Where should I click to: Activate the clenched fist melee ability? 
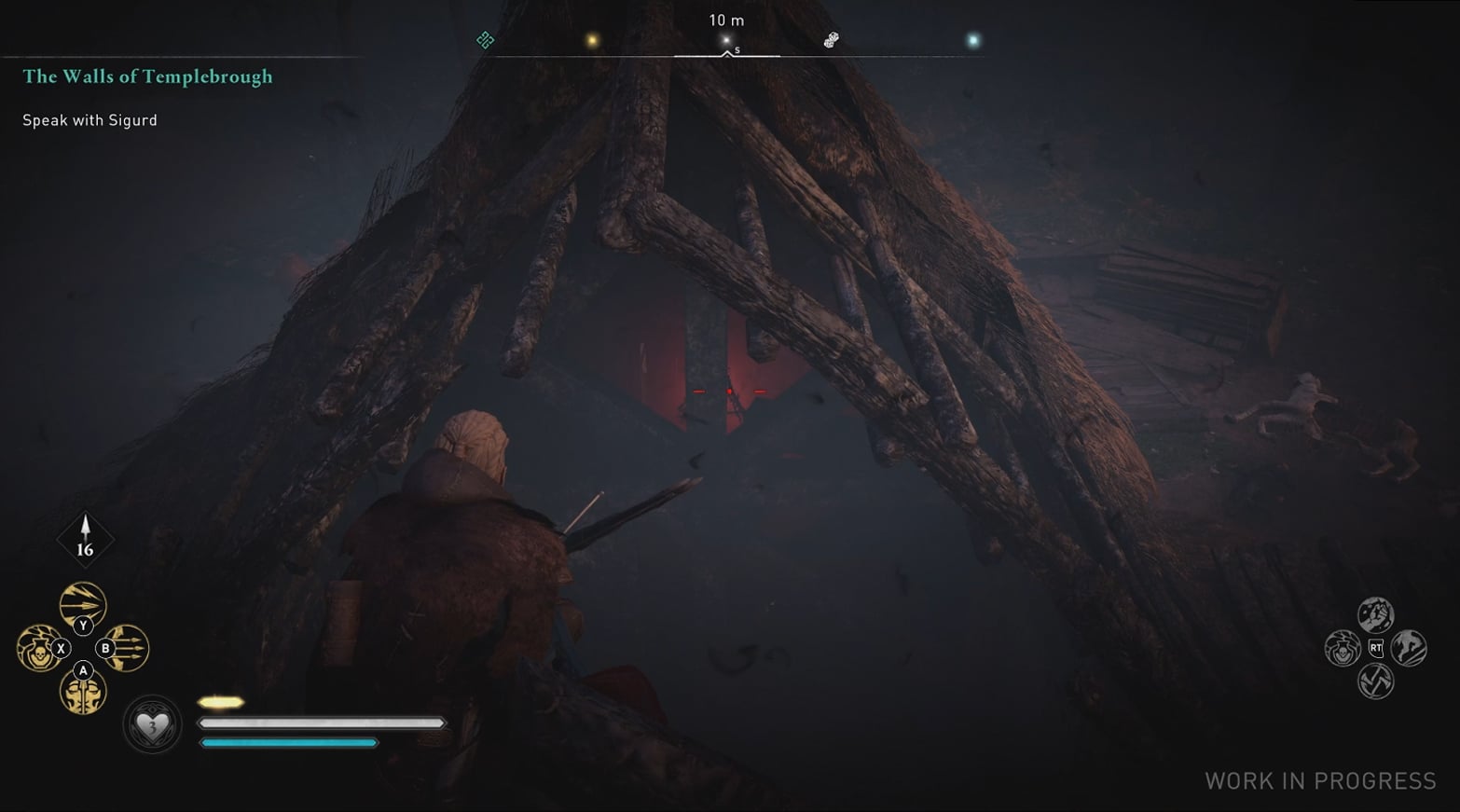1375,614
